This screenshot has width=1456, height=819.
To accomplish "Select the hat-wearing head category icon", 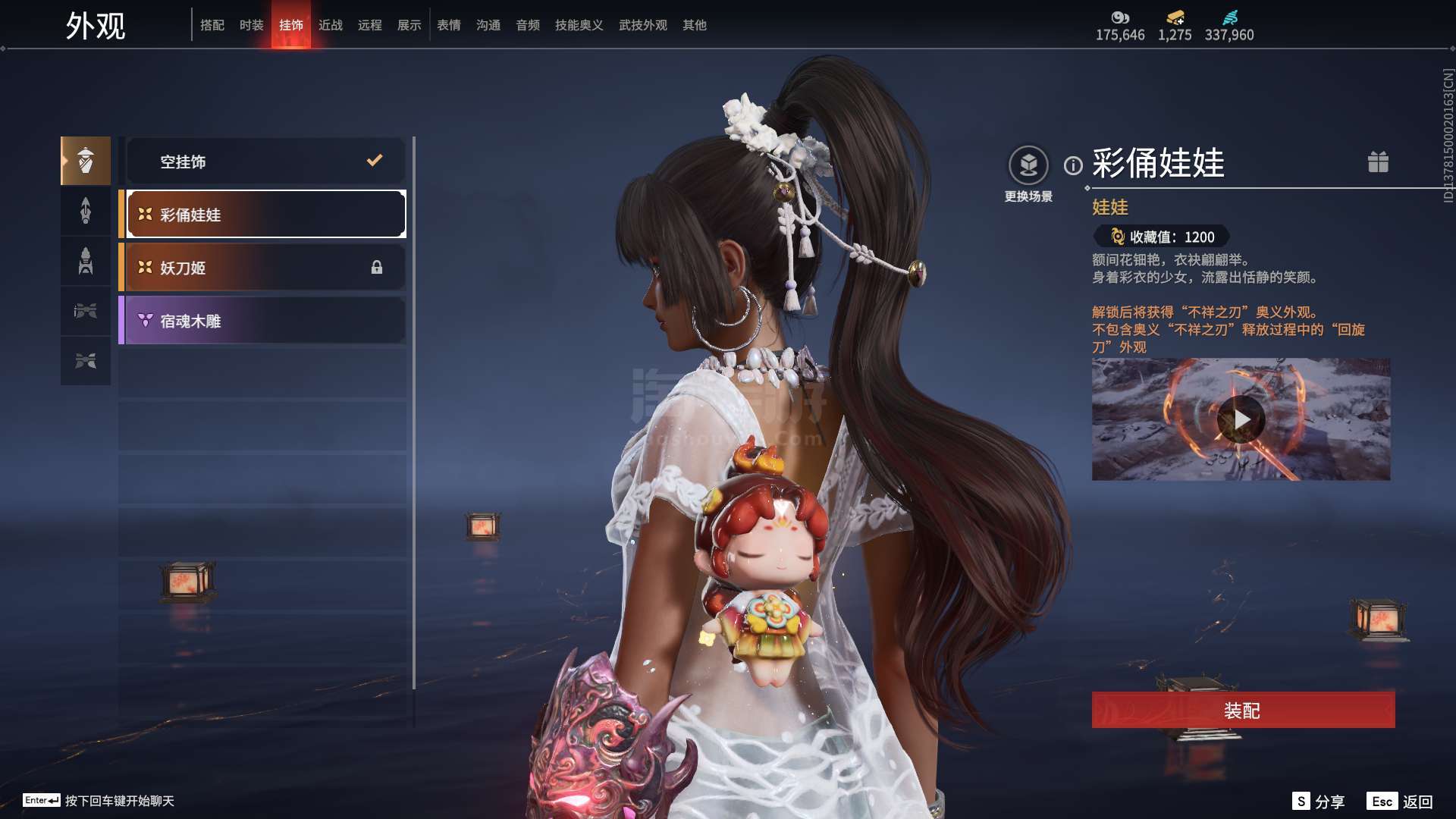I will 86,161.
